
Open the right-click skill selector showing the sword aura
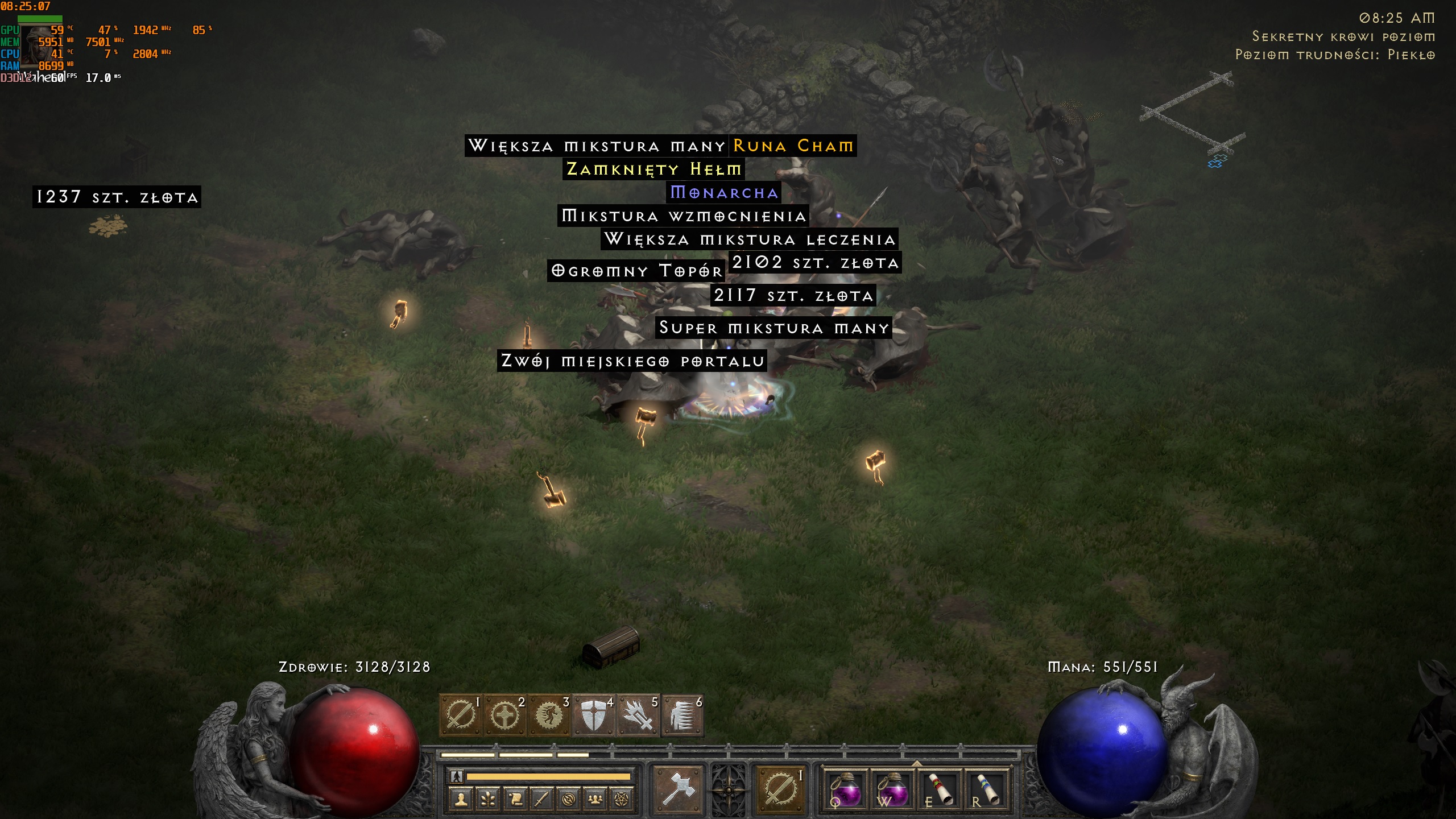(779, 789)
